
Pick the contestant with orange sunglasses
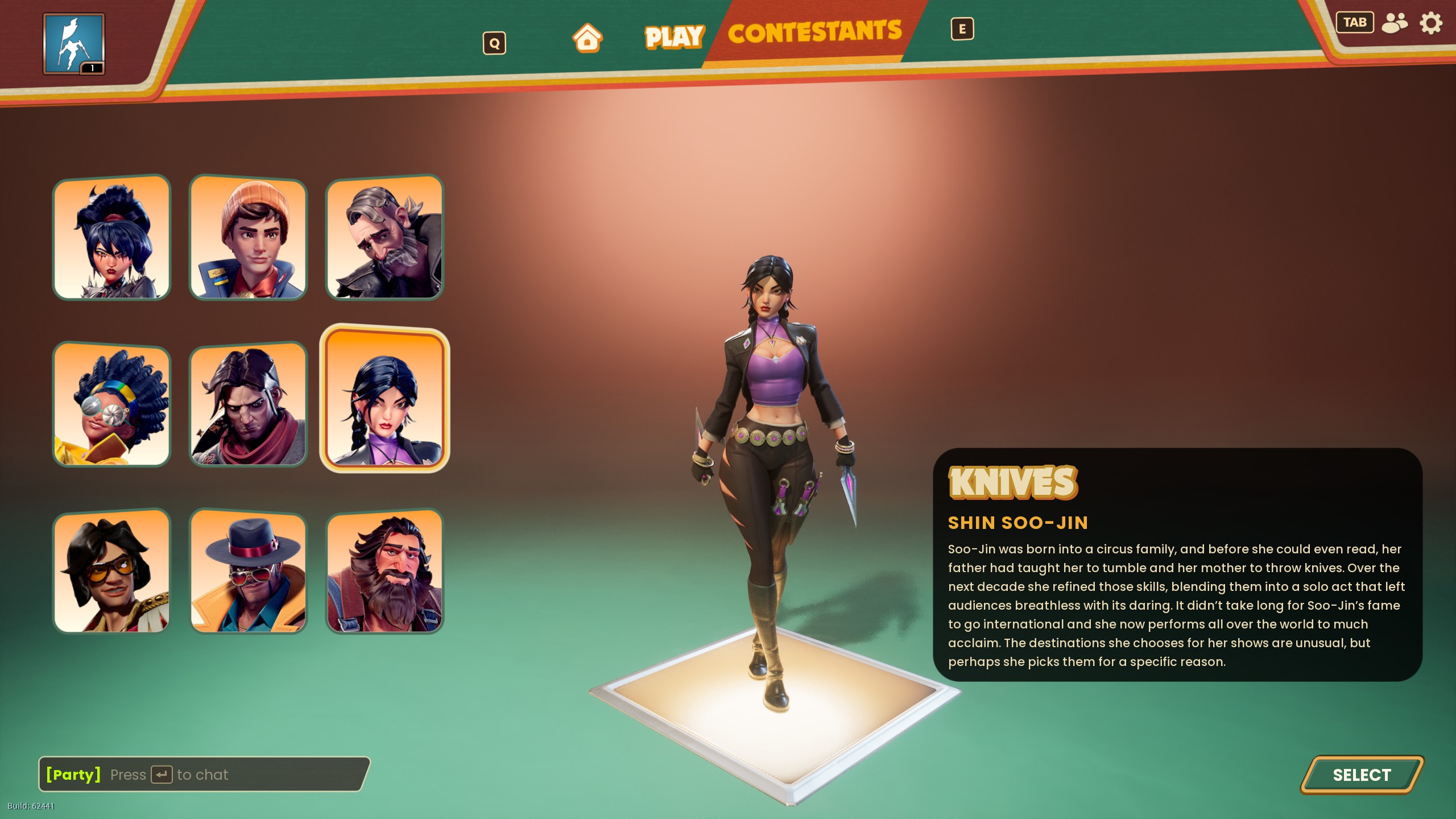coord(111,572)
